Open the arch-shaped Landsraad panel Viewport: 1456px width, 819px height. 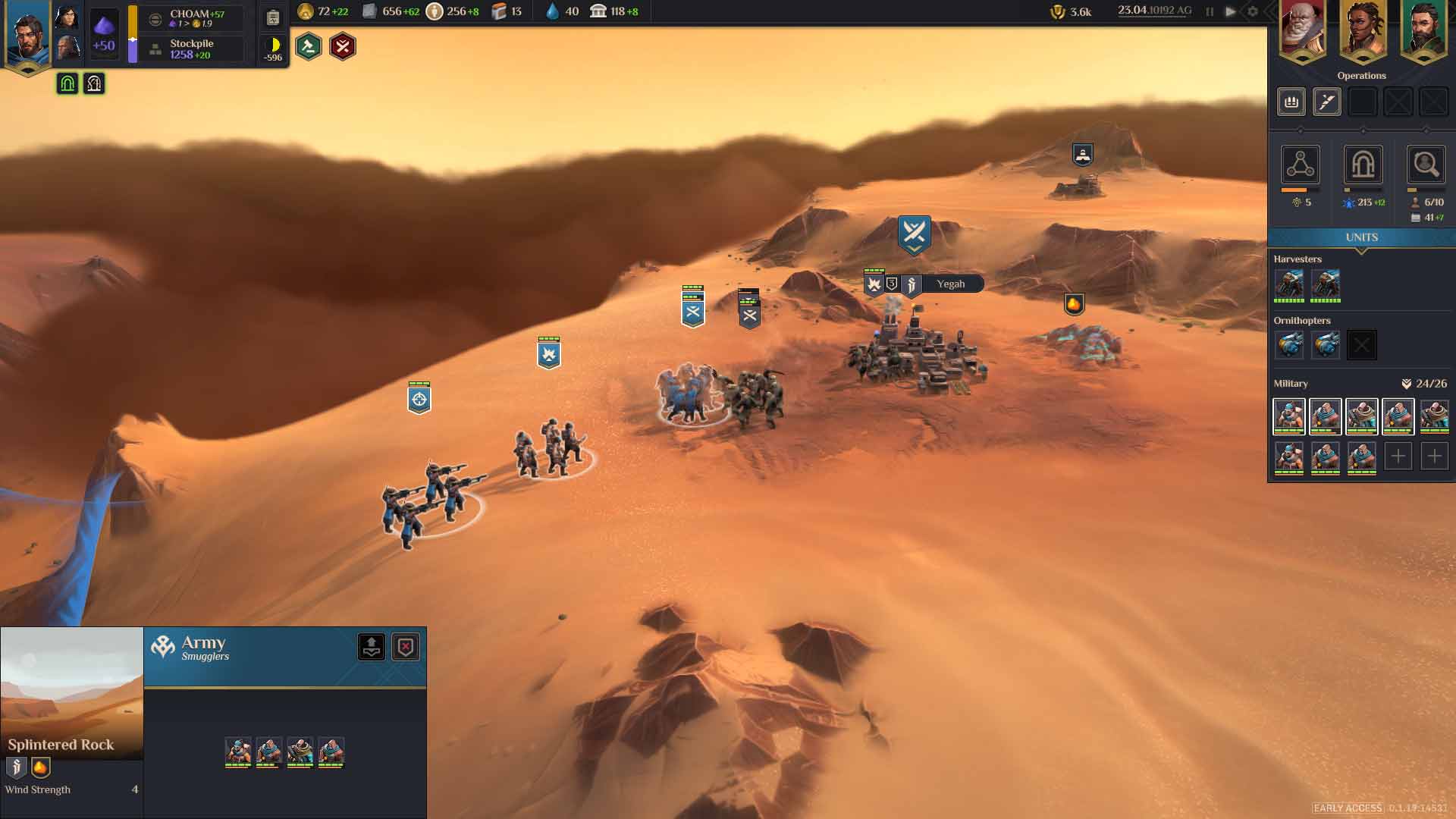(x=1363, y=165)
